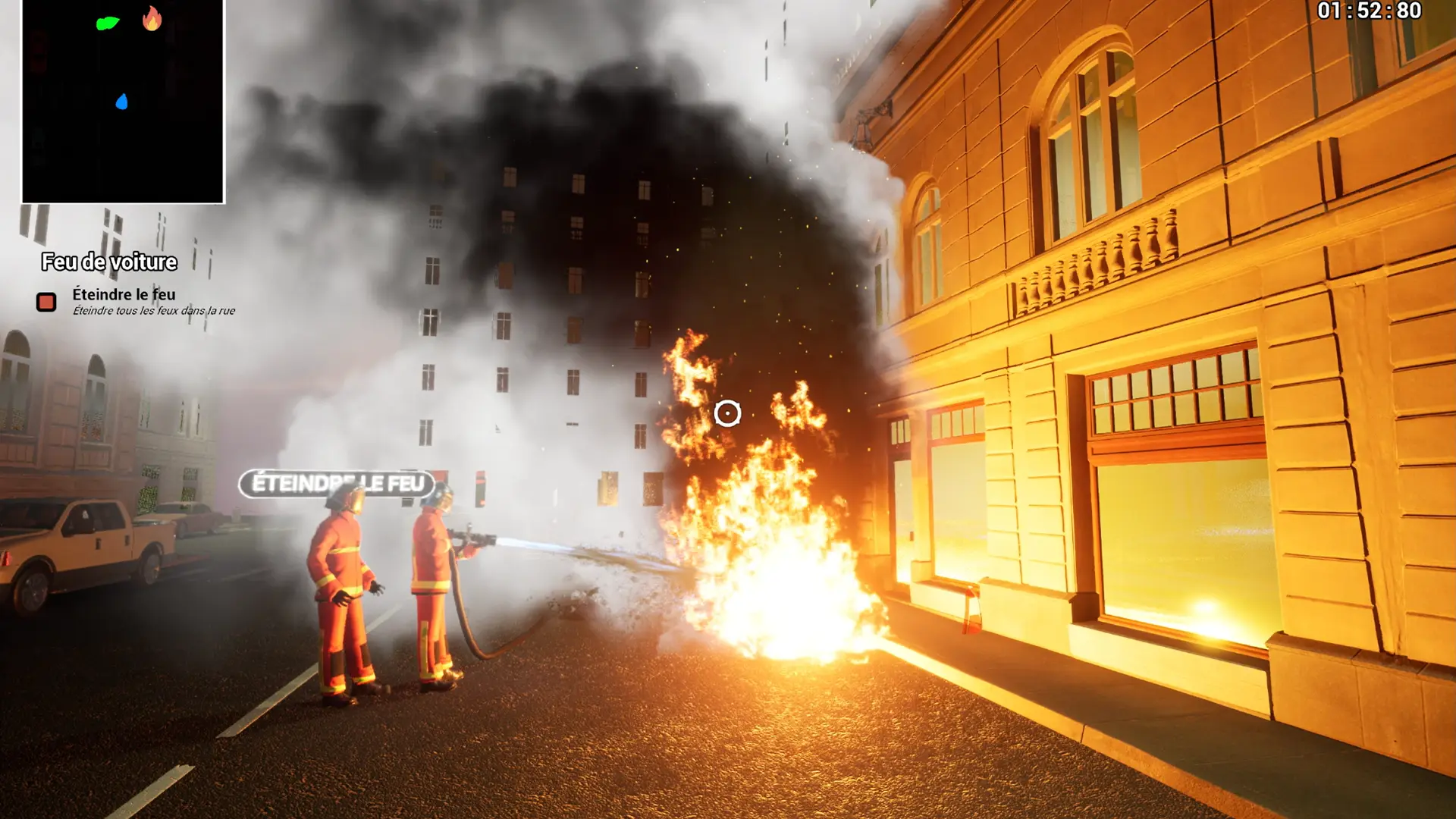Select the green marker on the minimap
The width and height of the screenshot is (1456, 819).
108,24
